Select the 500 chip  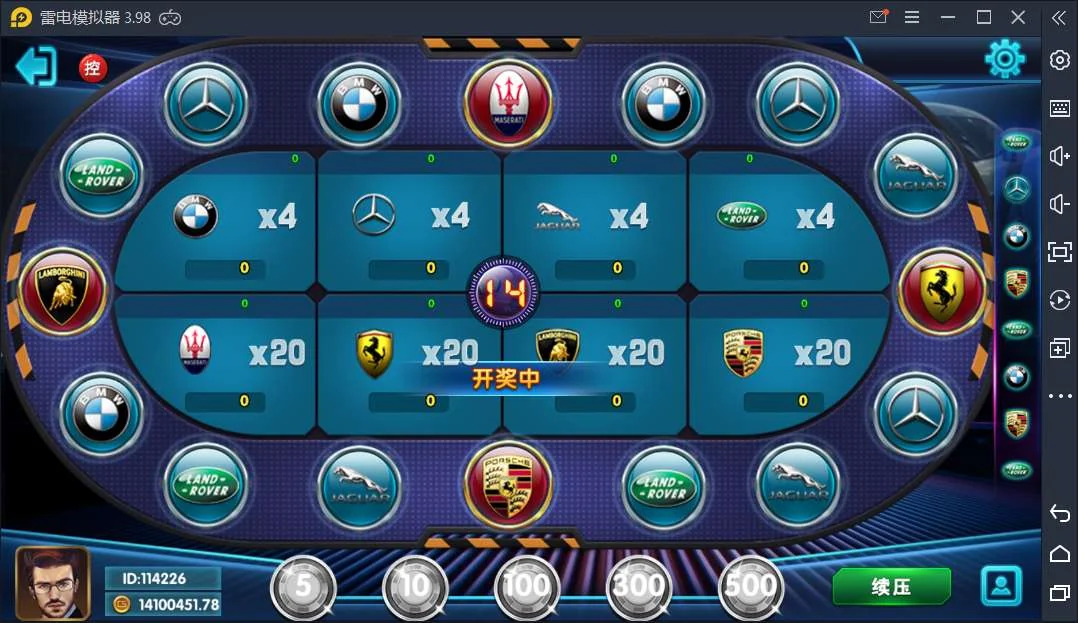[751, 587]
